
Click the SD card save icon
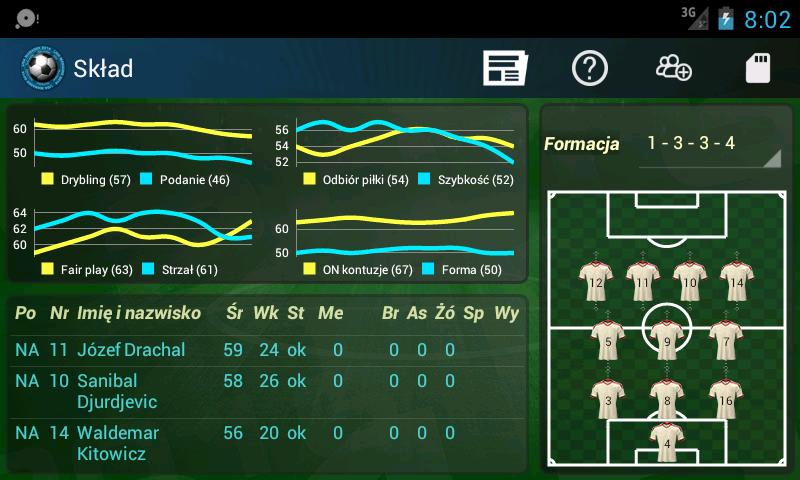pos(758,68)
